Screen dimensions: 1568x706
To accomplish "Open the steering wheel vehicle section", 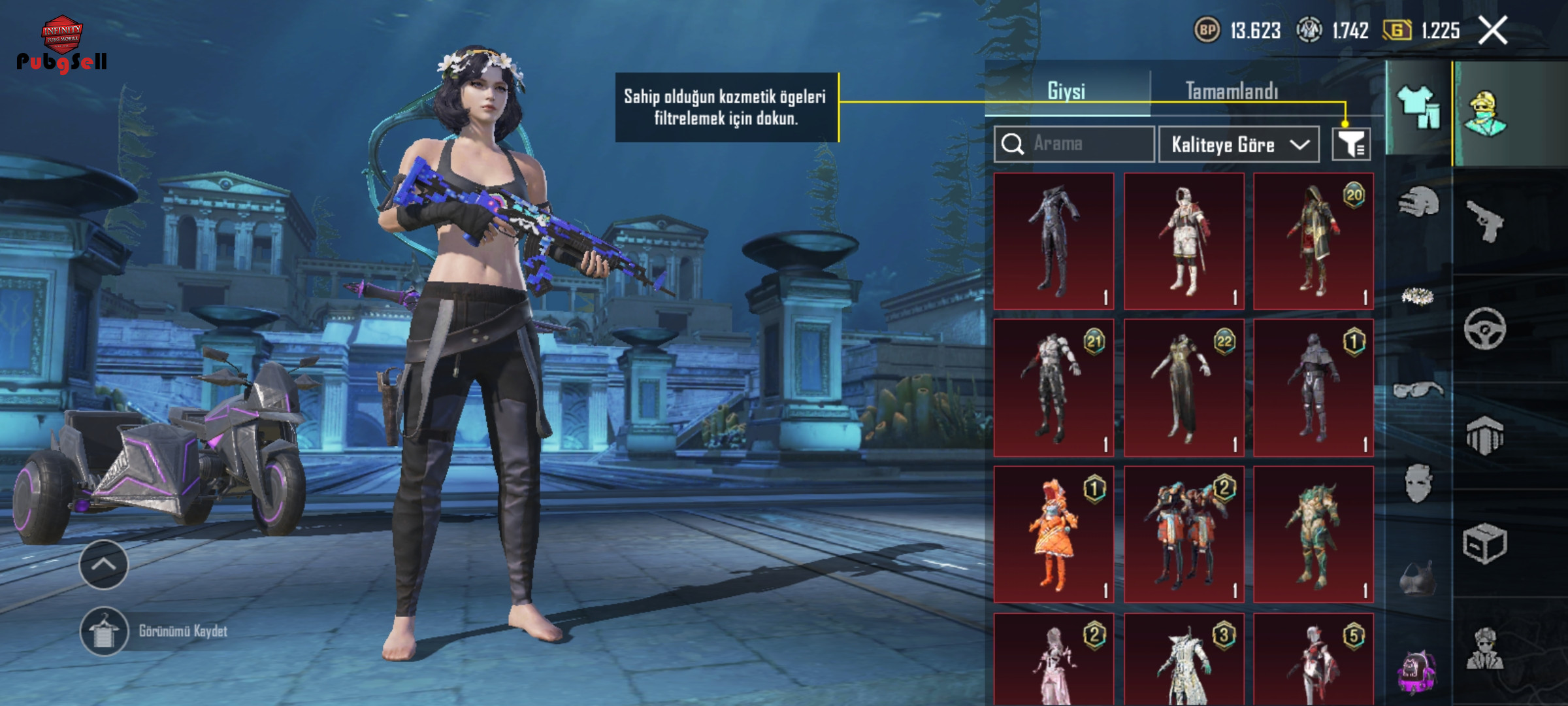I will click(x=1485, y=328).
